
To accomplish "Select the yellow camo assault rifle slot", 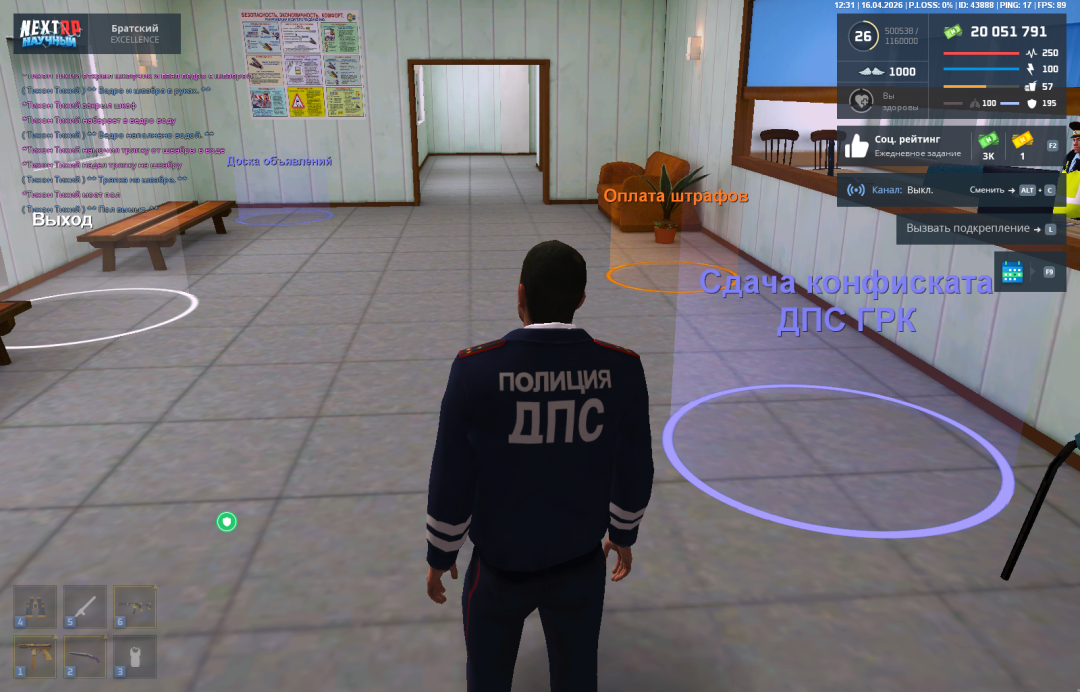I will (134, 606).
